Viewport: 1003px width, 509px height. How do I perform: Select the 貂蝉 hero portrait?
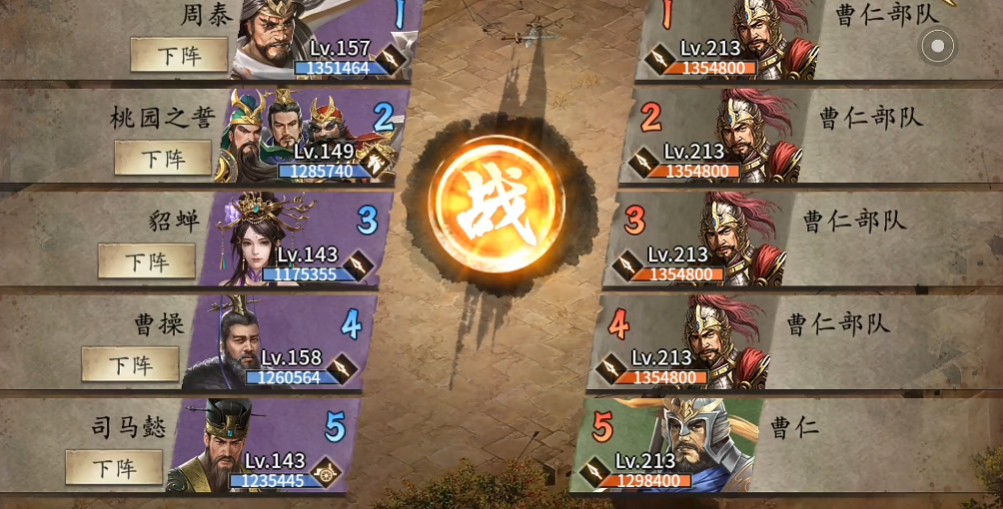[x=258, y=236]
